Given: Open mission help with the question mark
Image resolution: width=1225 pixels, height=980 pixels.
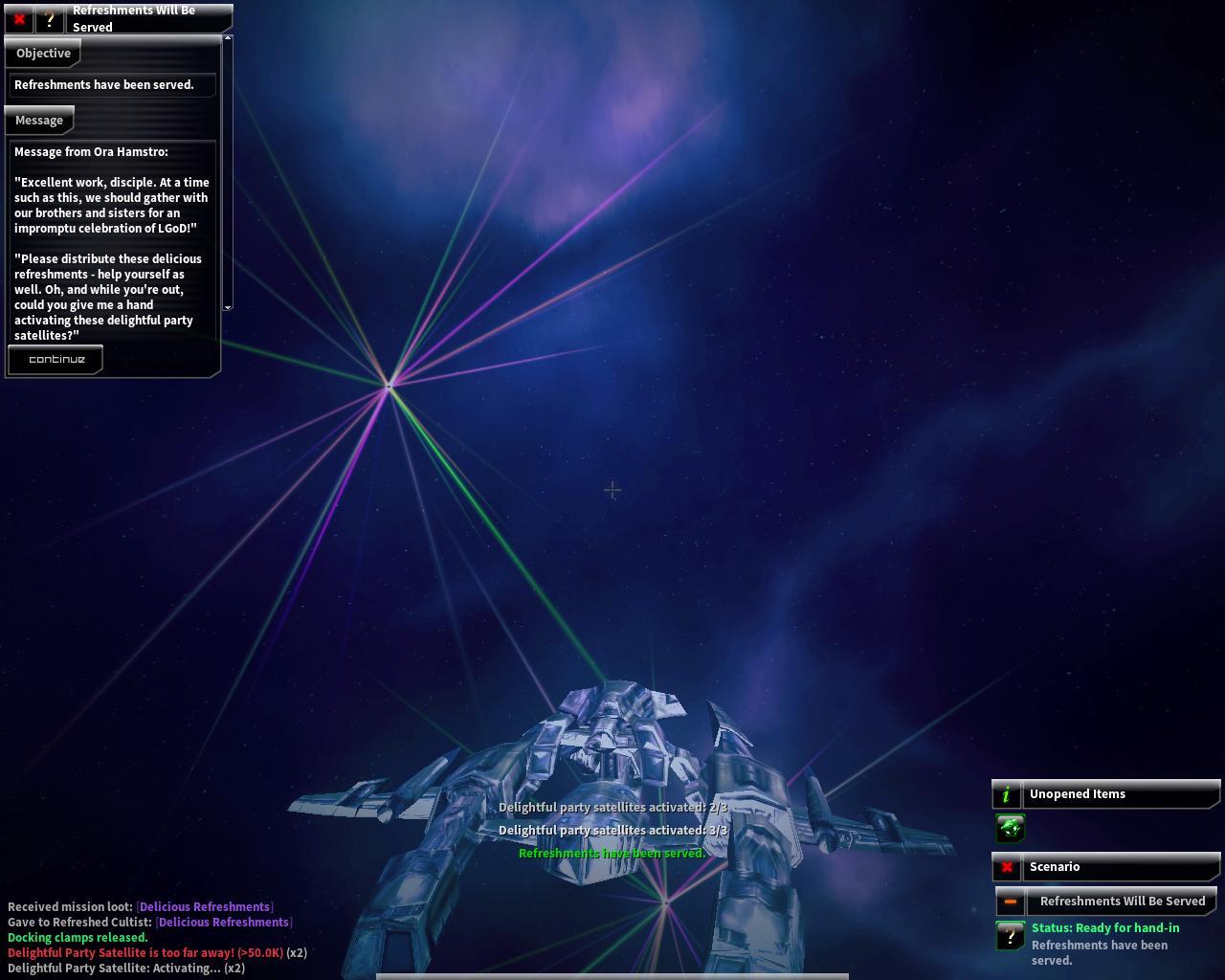Looking at the screenshot, I should pos(49,19).
